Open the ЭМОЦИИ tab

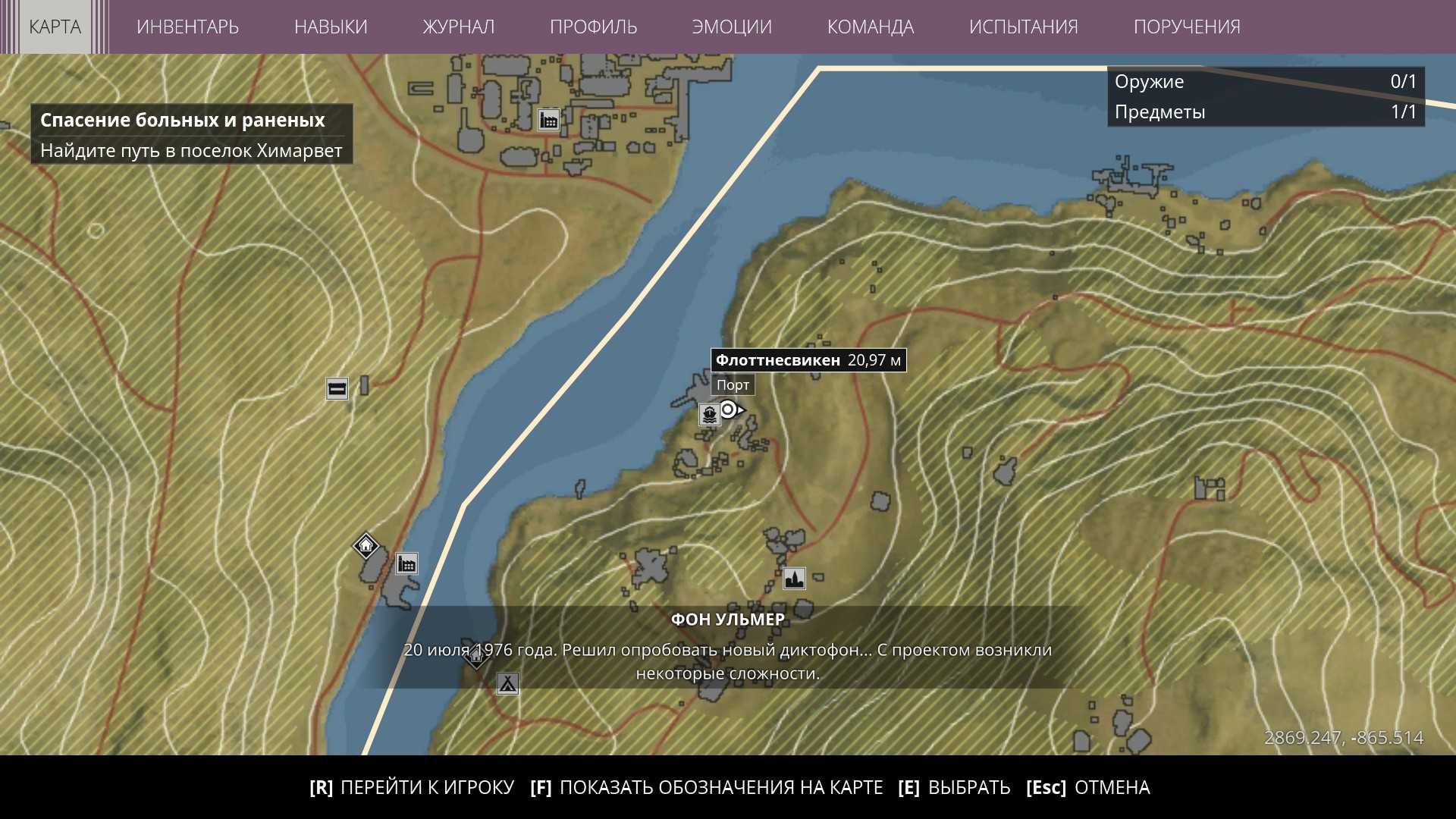[732, 27]
